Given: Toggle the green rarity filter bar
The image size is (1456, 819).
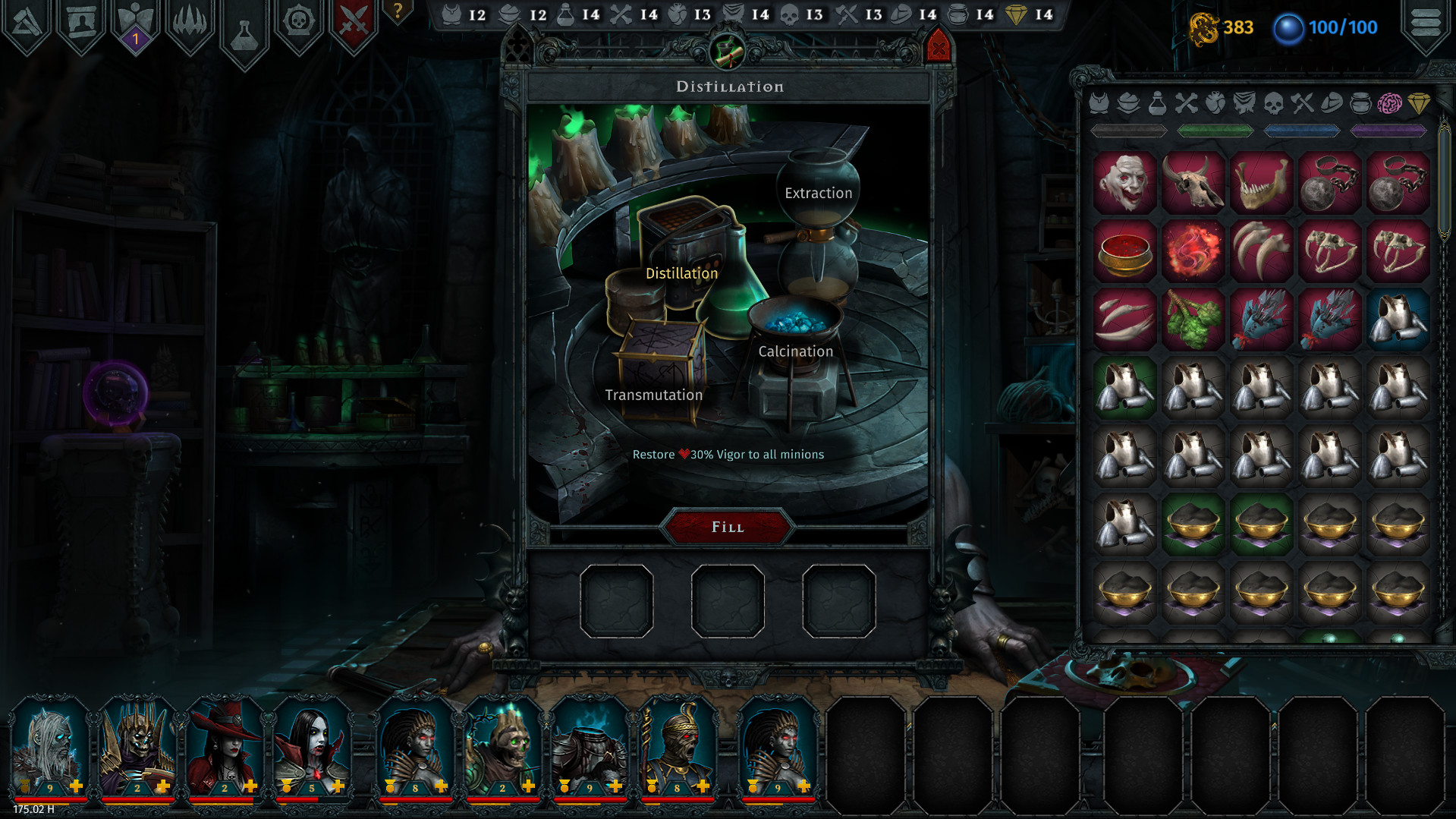Looking at the screenshot, I should [x=1215, y=131].
